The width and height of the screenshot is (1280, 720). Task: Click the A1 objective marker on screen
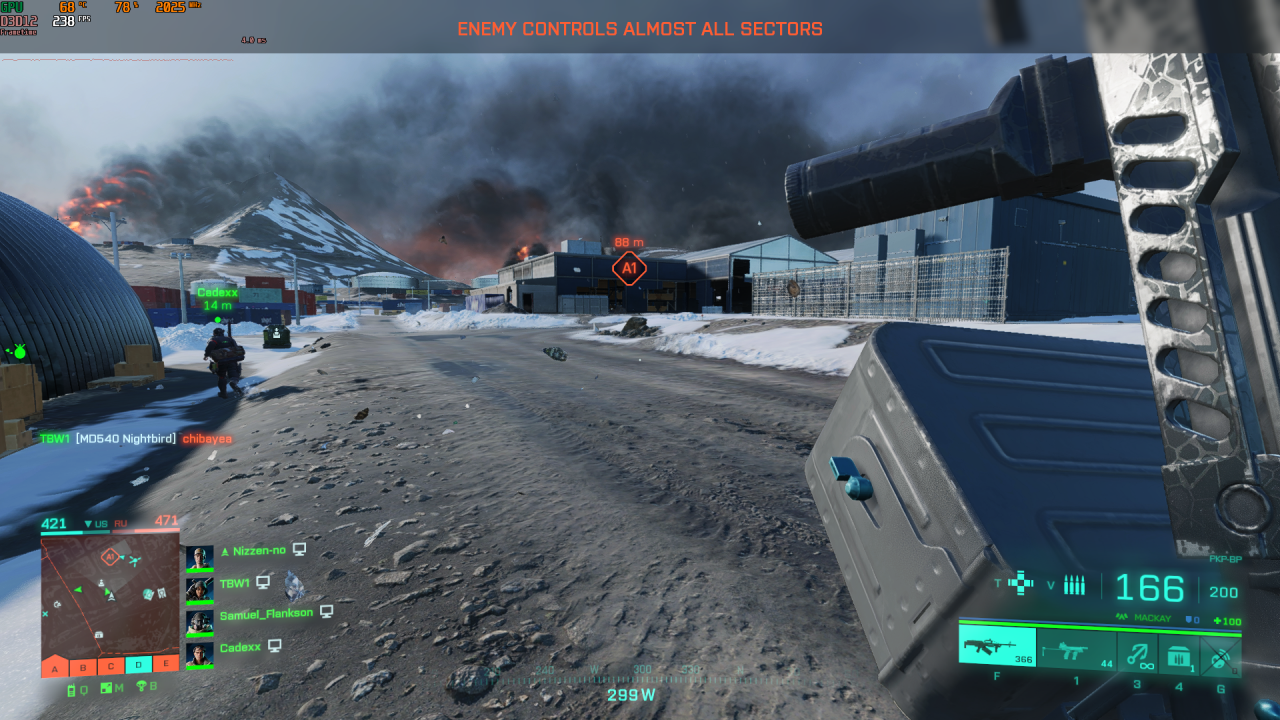(630, 268)
